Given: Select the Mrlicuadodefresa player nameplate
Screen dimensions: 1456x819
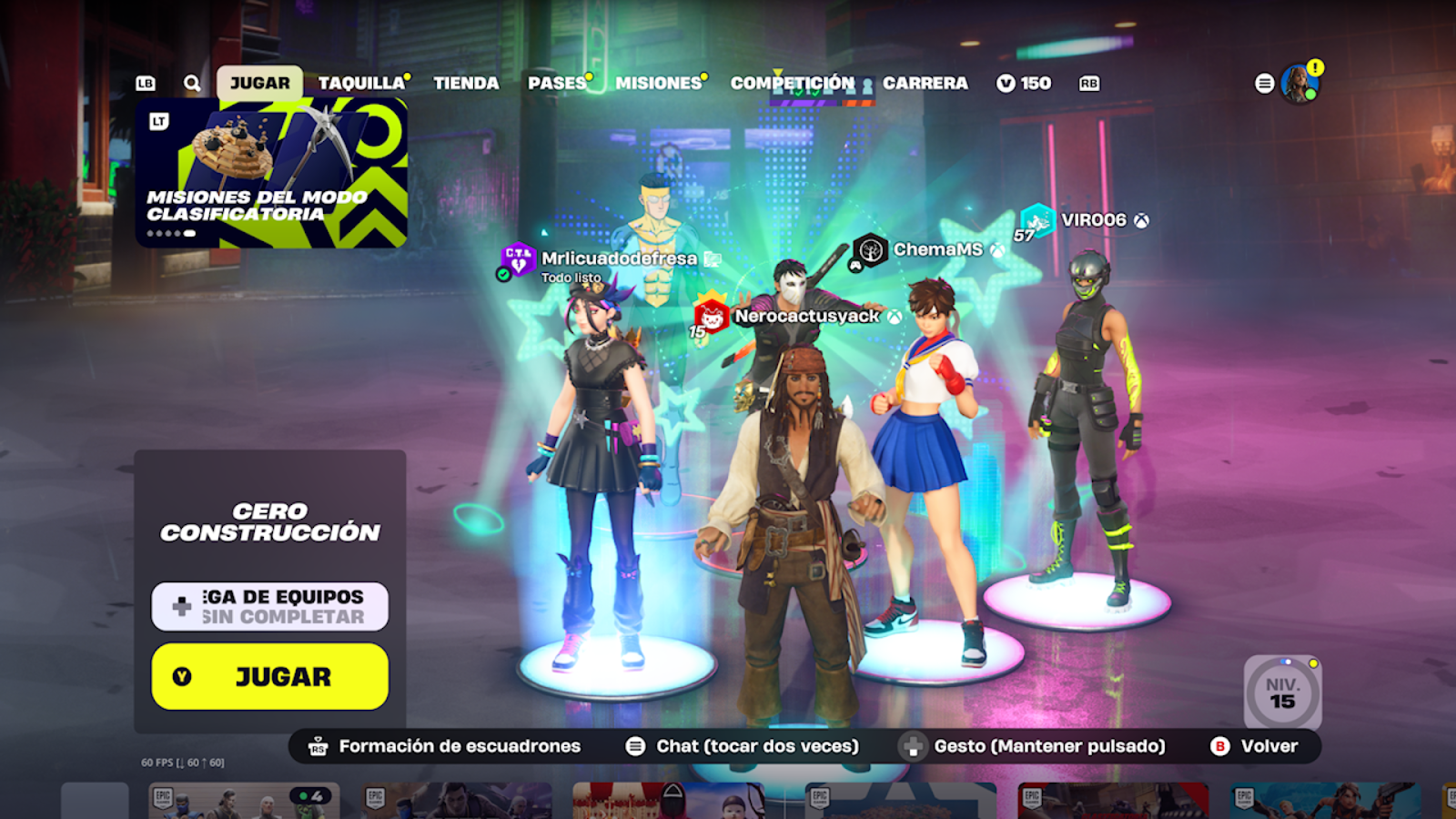Looking at the screenshot, I should (x=619, y=258).
